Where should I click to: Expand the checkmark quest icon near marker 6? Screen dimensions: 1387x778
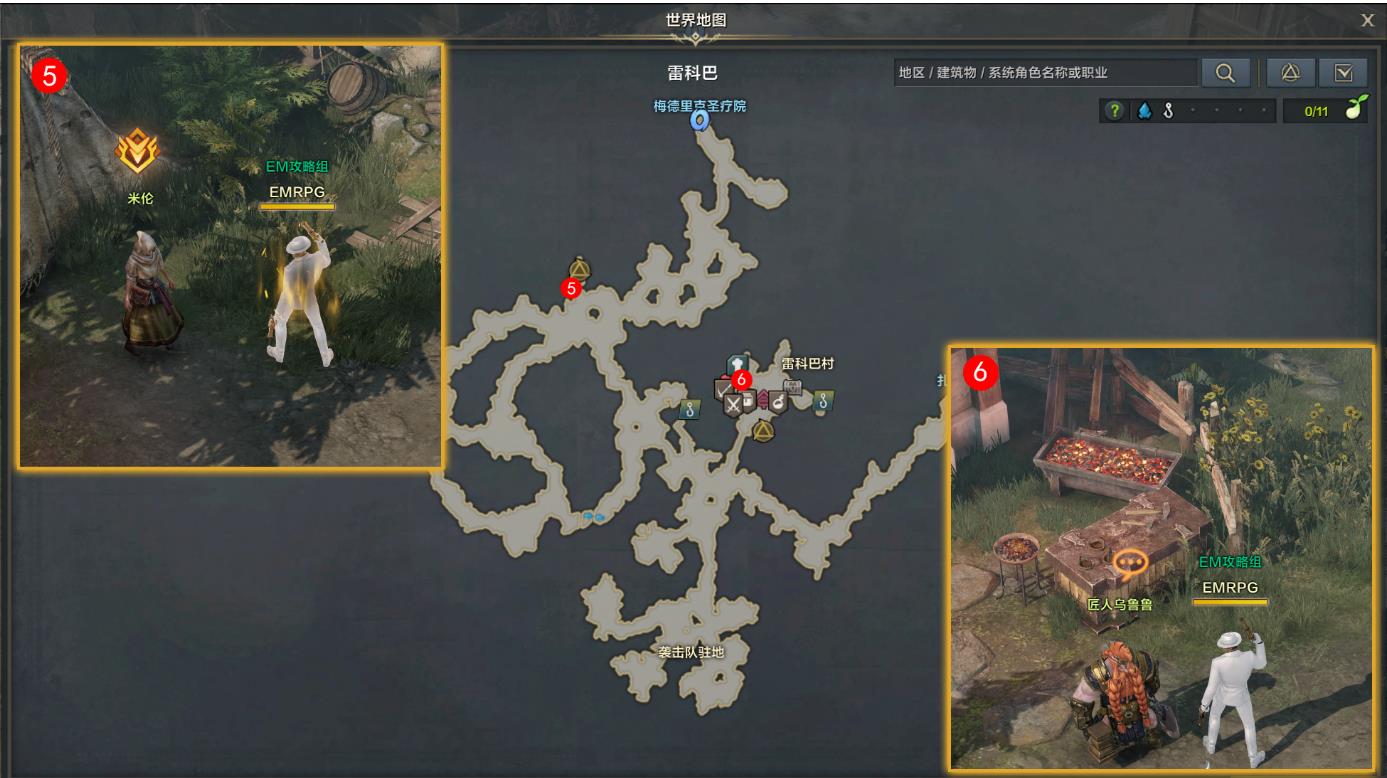click(x=720, y=390)
